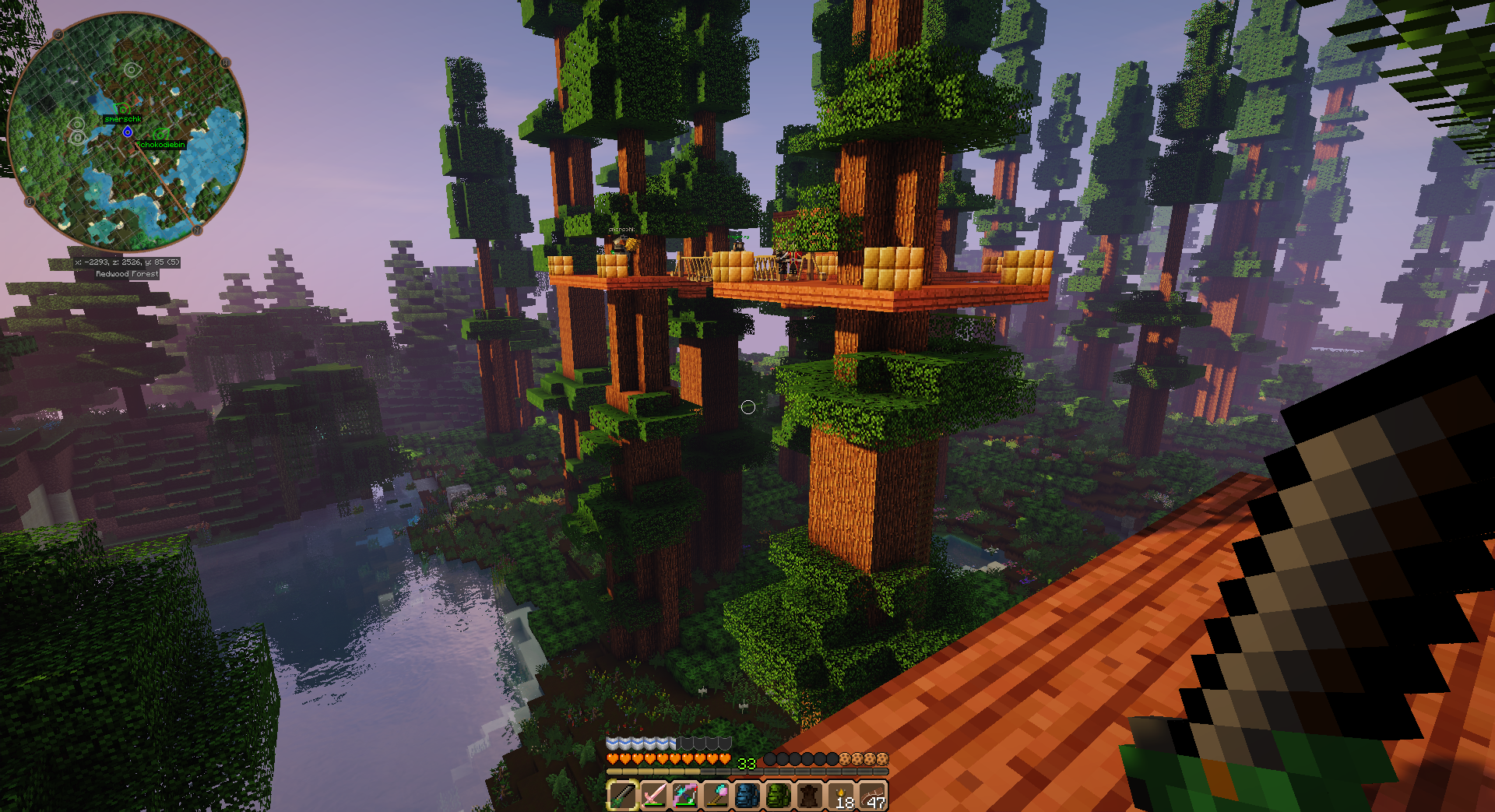
Task: Click the N compass marker on minimap rim
Action: coord(197,230)
